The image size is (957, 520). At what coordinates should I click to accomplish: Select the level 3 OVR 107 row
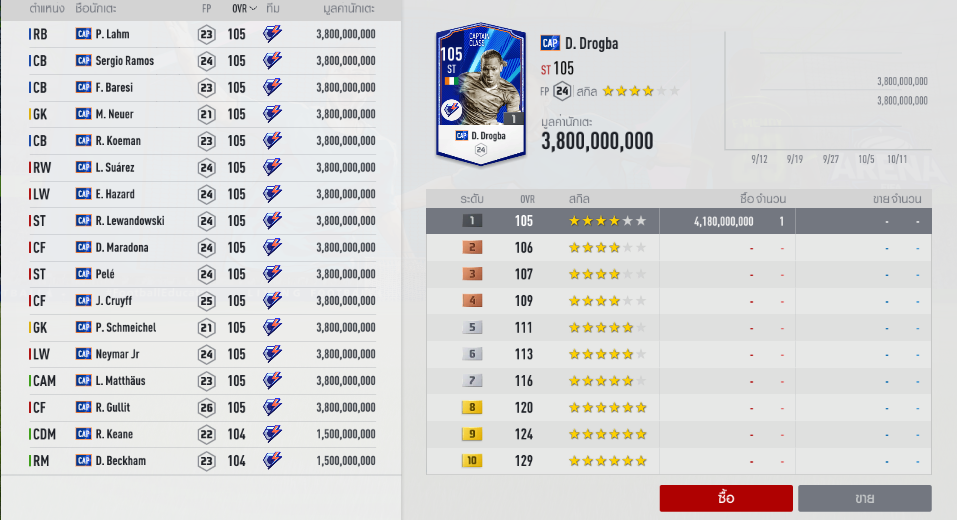[x=678, y=274]
